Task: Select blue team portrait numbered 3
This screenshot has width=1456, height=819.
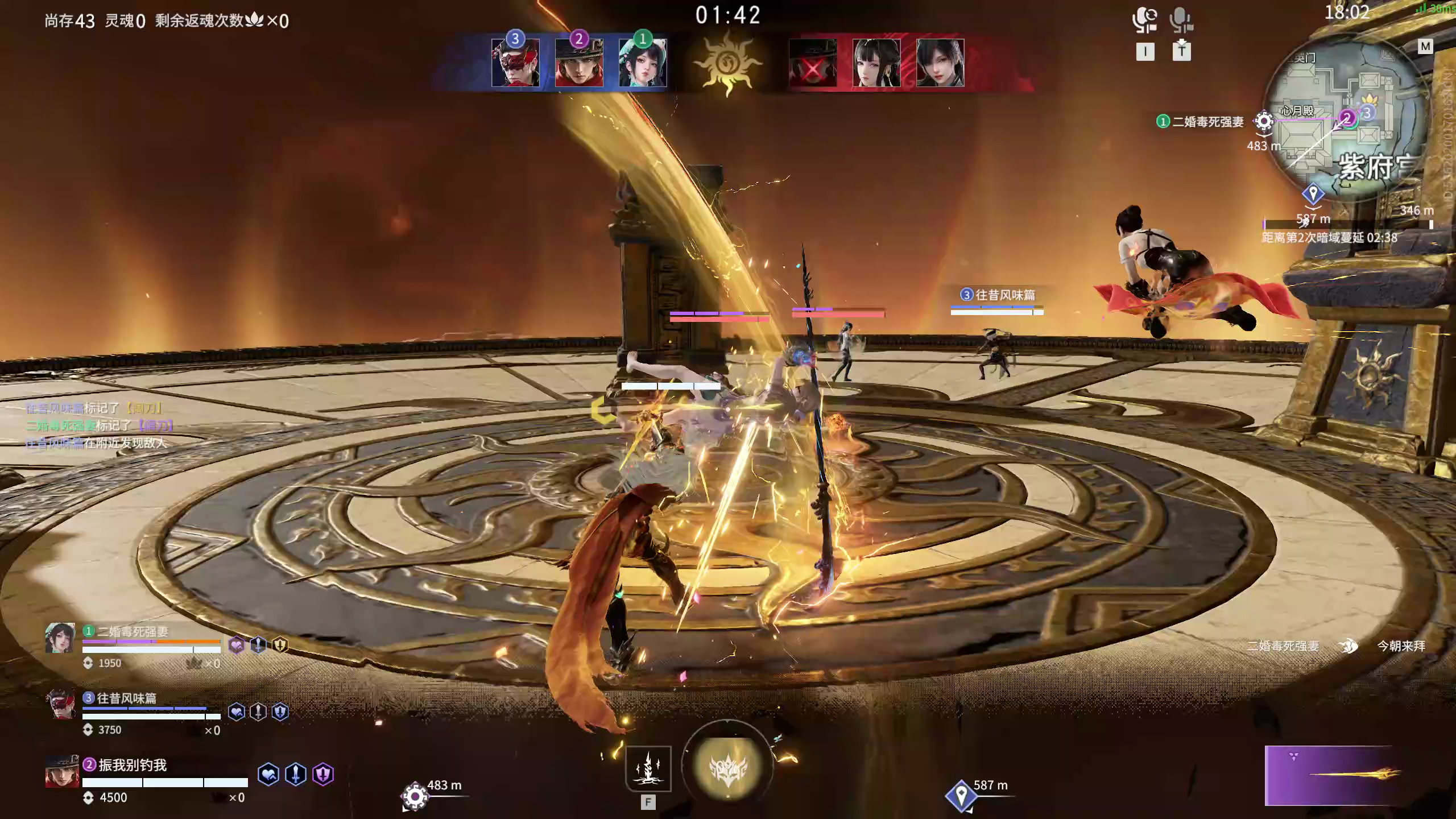Action: pyautogui.click(x=515, y=63)
